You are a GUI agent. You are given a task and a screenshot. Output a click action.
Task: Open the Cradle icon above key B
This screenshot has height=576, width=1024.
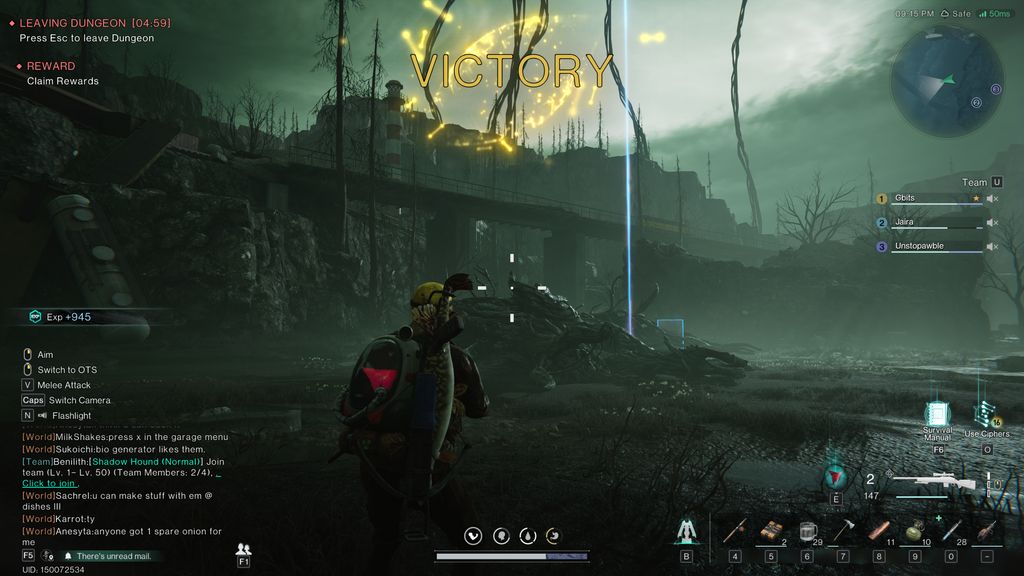pyautogui.click(x=686, y=531)
